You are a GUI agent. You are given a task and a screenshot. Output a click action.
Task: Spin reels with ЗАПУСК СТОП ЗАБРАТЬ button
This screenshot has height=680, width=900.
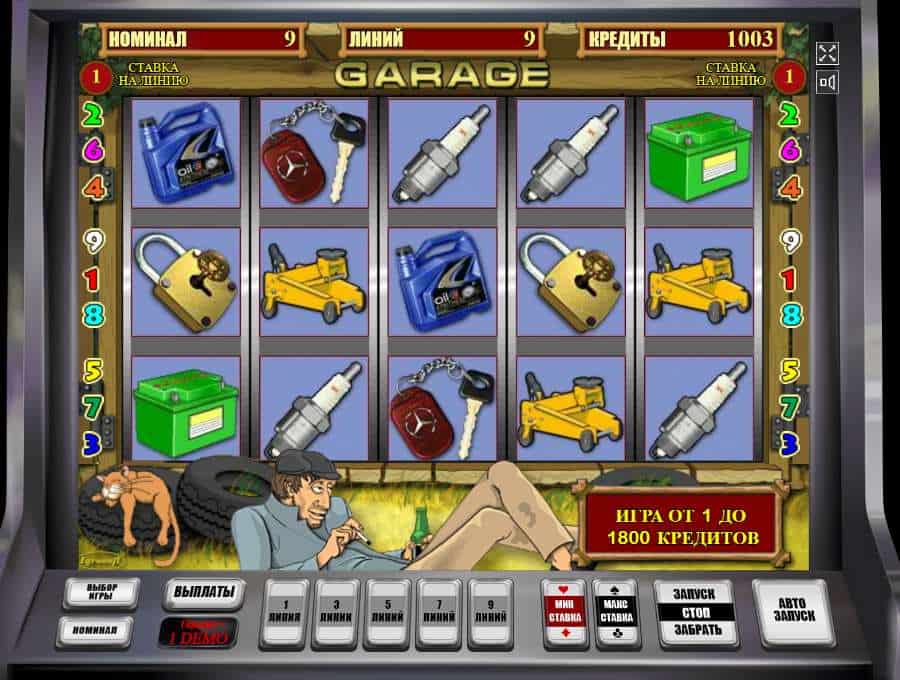pyautogui.click(x=695, y=611)
